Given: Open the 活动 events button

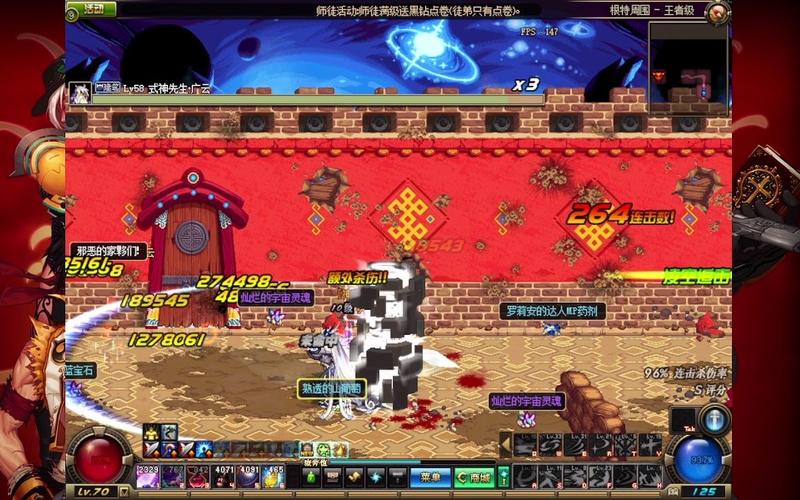Looking at the screenshot, I should click(91, 9).
